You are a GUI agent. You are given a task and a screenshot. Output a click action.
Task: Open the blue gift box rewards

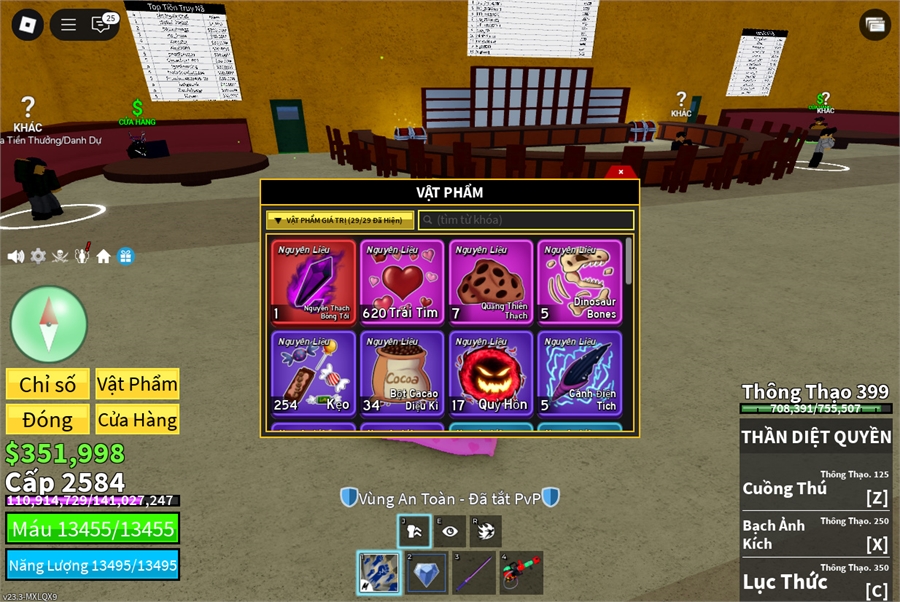pyautogui.click(x=126, y=256)
